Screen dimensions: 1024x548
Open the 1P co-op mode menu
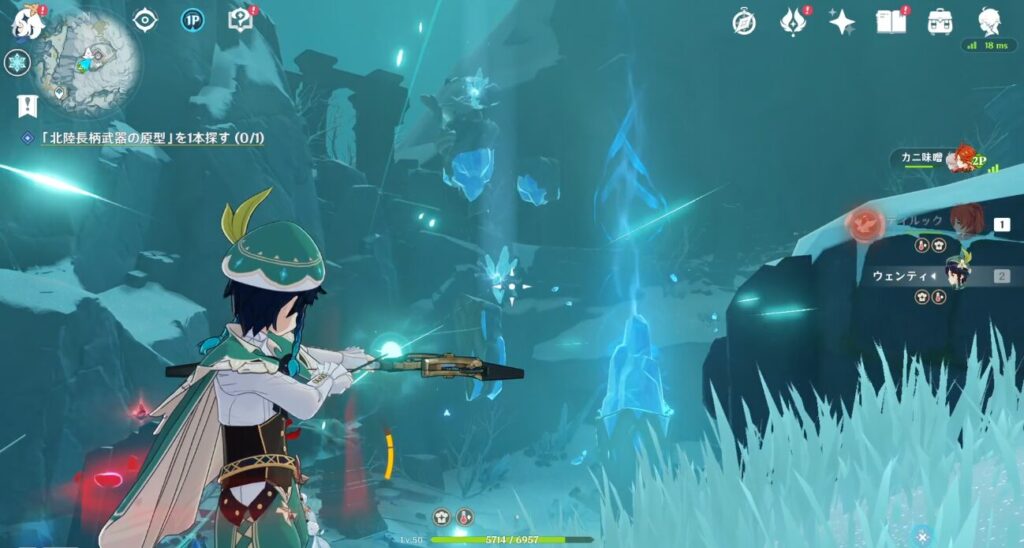[193, 20]
